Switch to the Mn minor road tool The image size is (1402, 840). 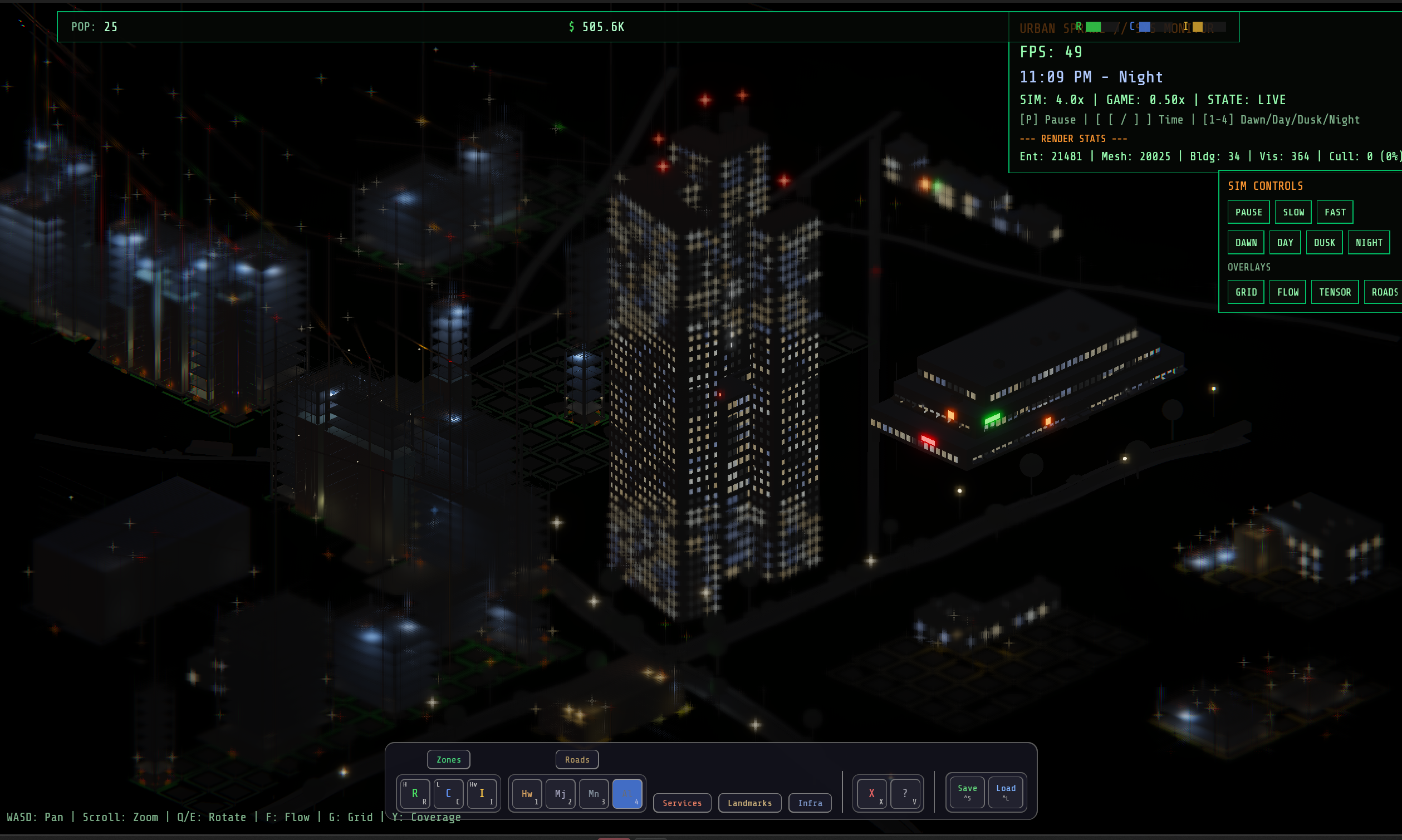point(594,794)
